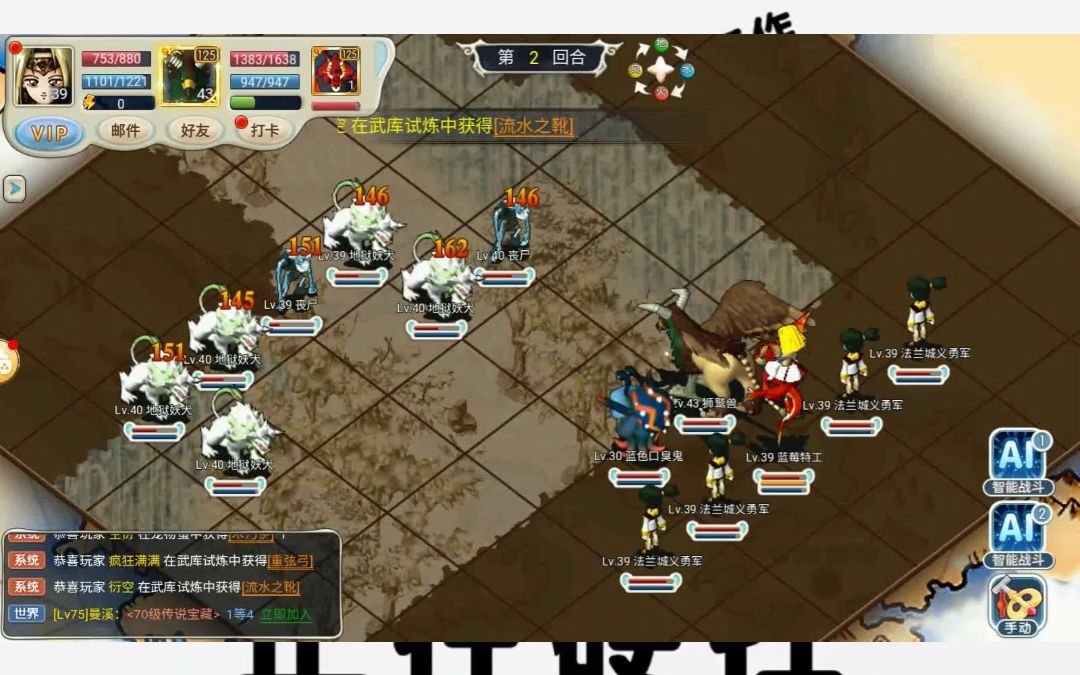Viewport: 1080px width, 675px height.
Task: Open the player character portrait
Action: click(44, 76)
